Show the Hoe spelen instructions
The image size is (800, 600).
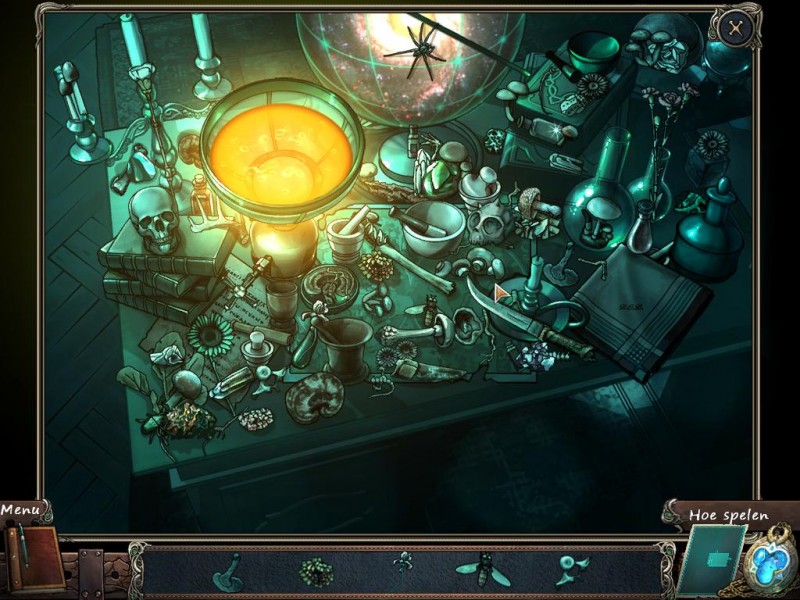point(728,516)
